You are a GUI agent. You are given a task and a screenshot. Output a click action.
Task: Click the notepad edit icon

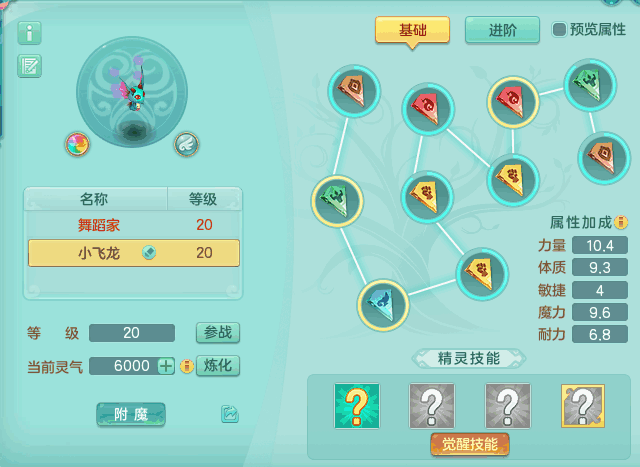30,67
